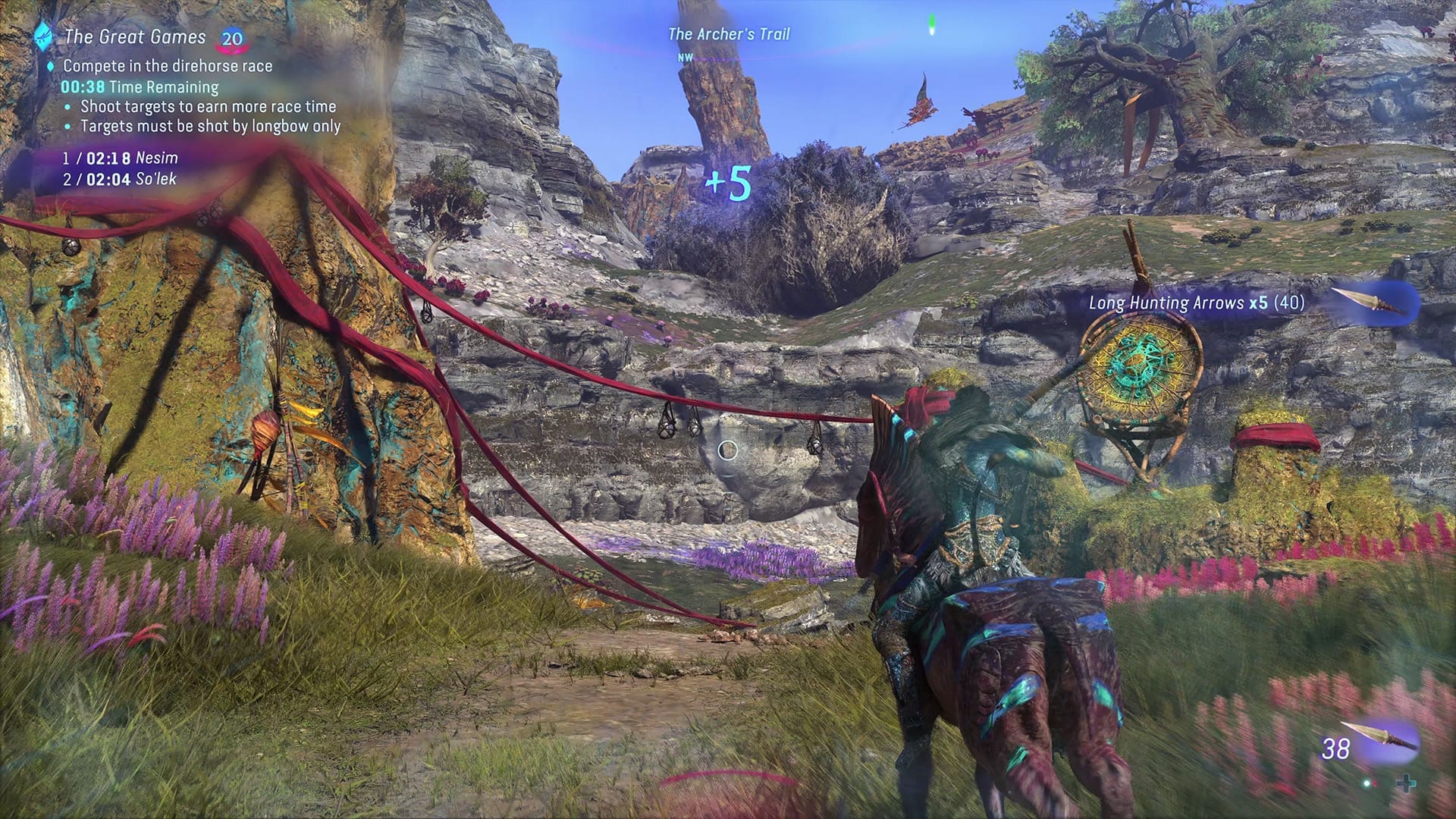Click the objective diamond beside Compete in the direhorse race
Screen dimensions: 1456x819
tap(51, 65)
